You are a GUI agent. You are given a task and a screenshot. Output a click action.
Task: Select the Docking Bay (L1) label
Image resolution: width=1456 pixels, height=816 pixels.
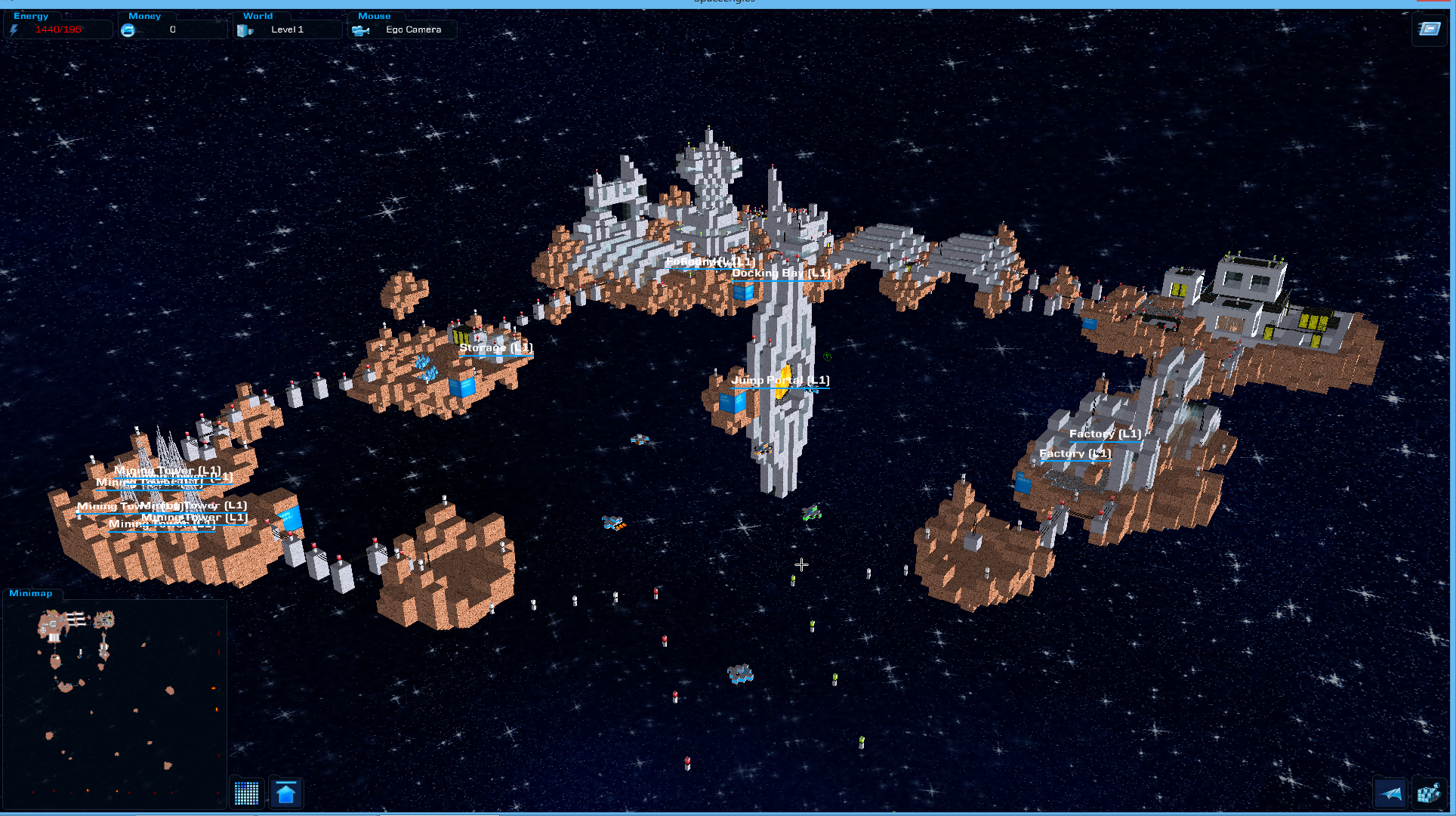(x=781, y=273)
